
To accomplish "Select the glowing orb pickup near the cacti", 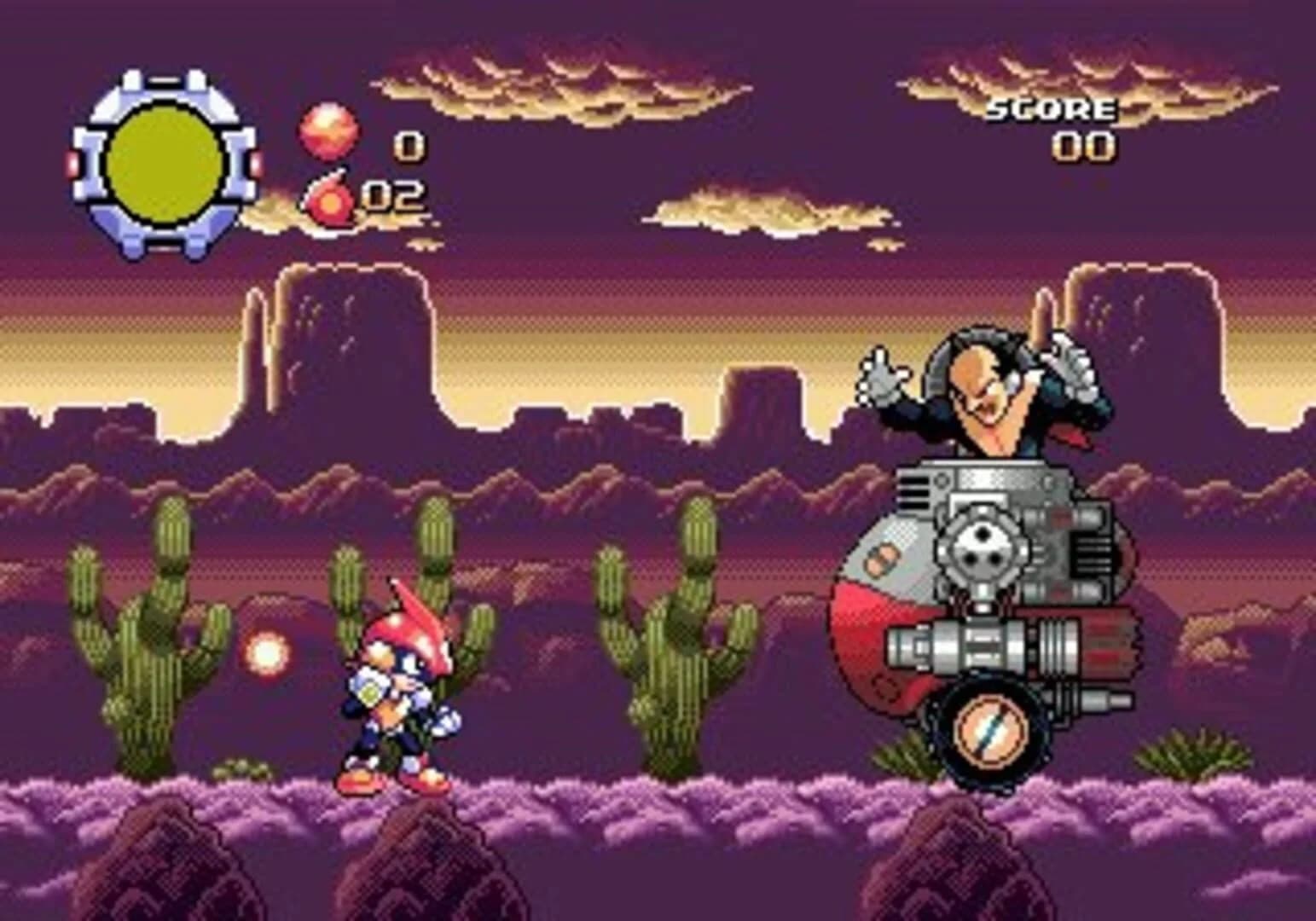I will tap(268, 652).
